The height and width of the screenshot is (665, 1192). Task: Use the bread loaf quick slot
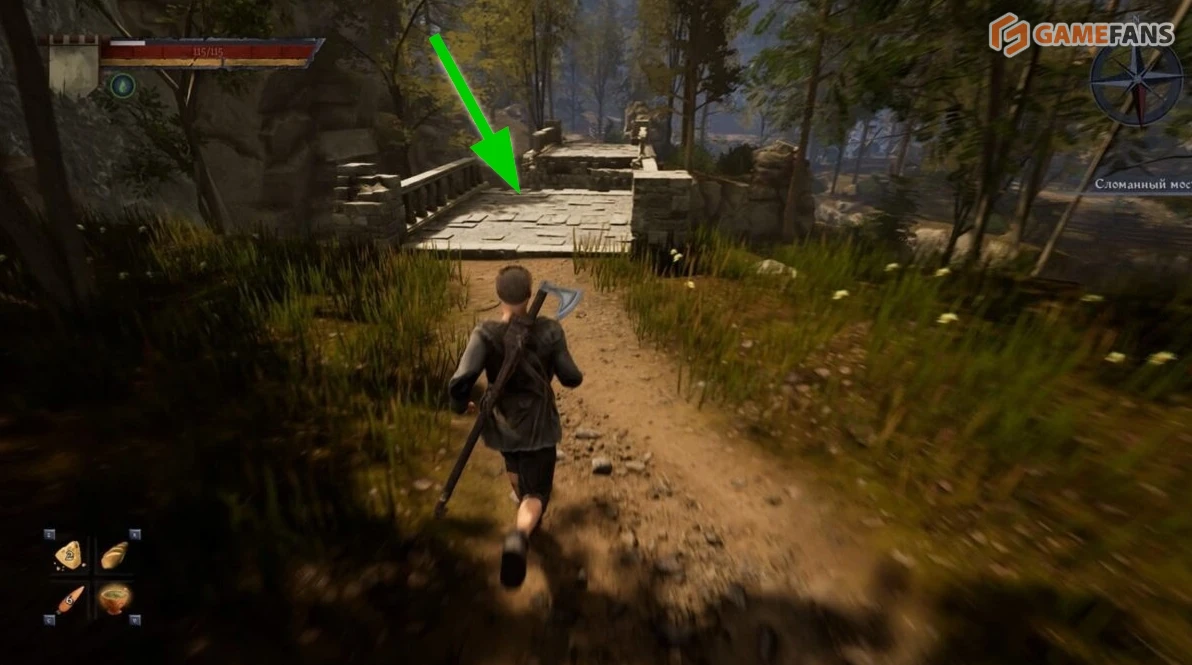point(115,554)
